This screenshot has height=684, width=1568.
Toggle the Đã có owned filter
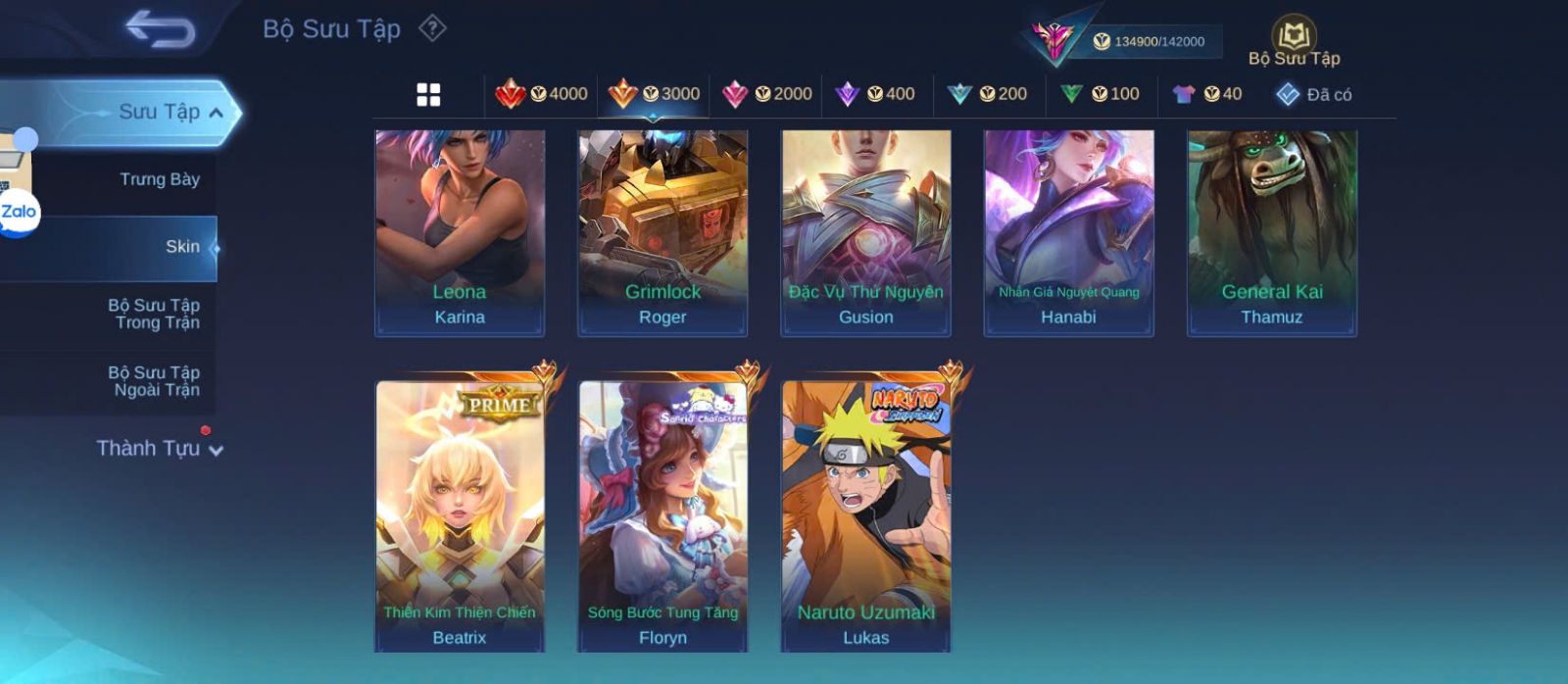[1314, 95]
